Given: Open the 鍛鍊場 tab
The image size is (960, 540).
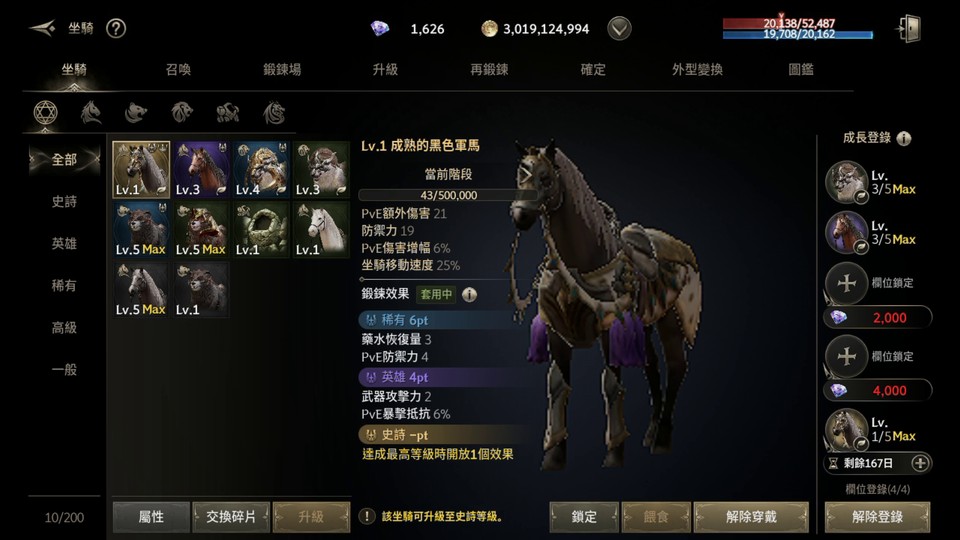Looking at the screenshot, I should click(x=282, y=70).
